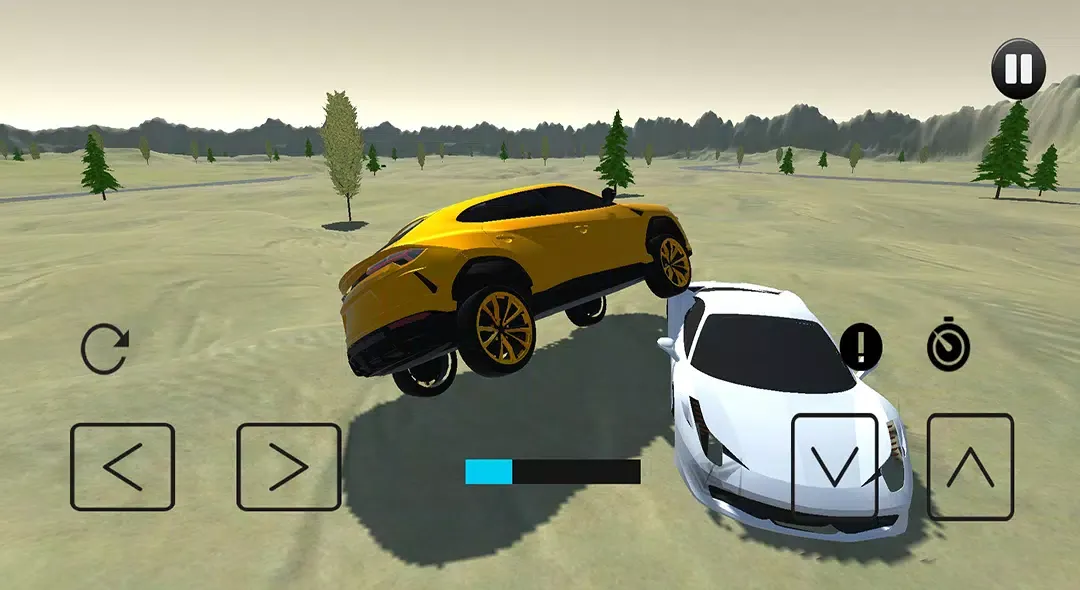1080x590 pixels.
Task: Pause the game with the pause button
Action: 1018,69
